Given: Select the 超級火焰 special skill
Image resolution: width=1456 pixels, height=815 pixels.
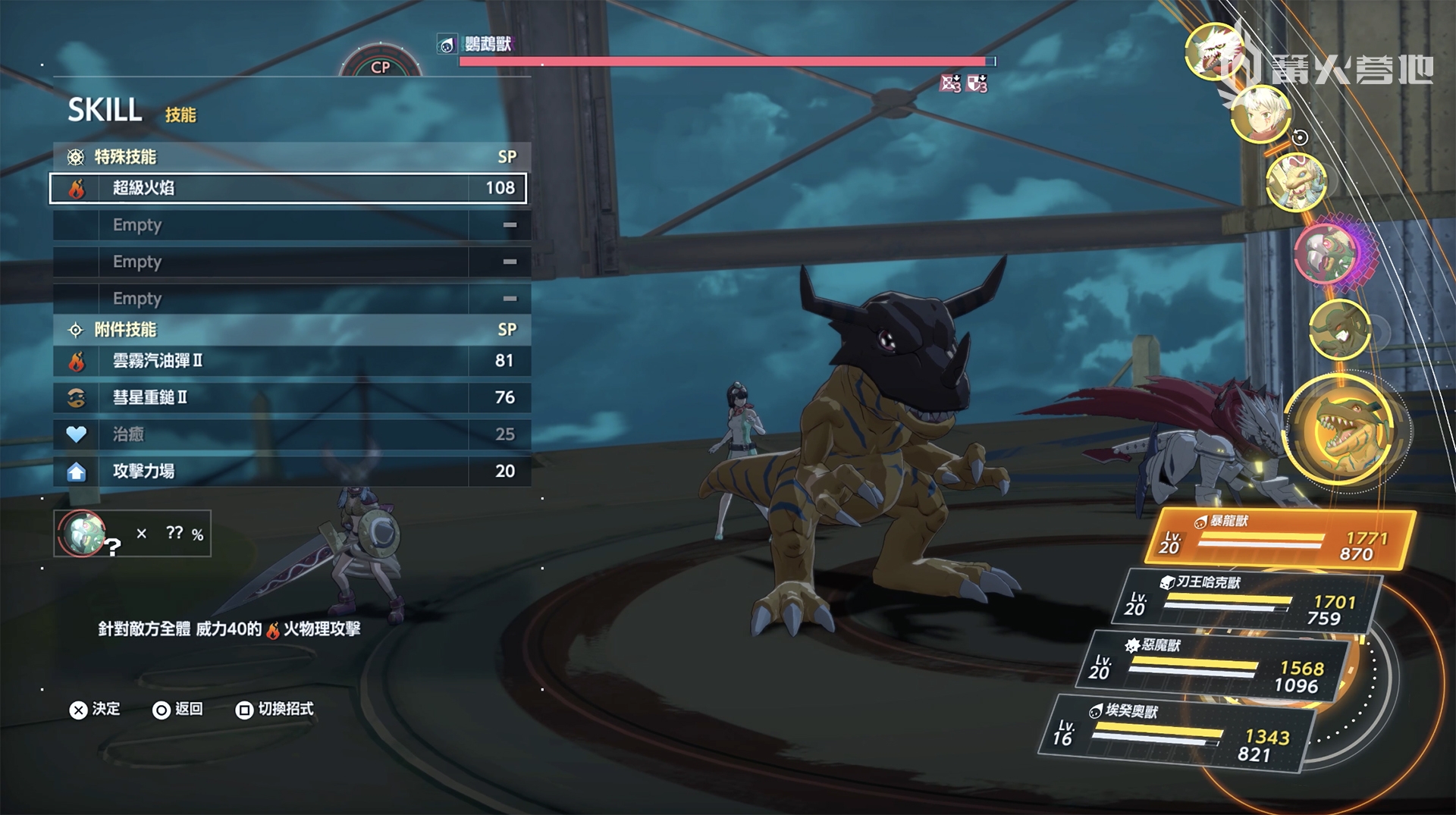Looking at the screenshot, I should (x=288, y=188).
